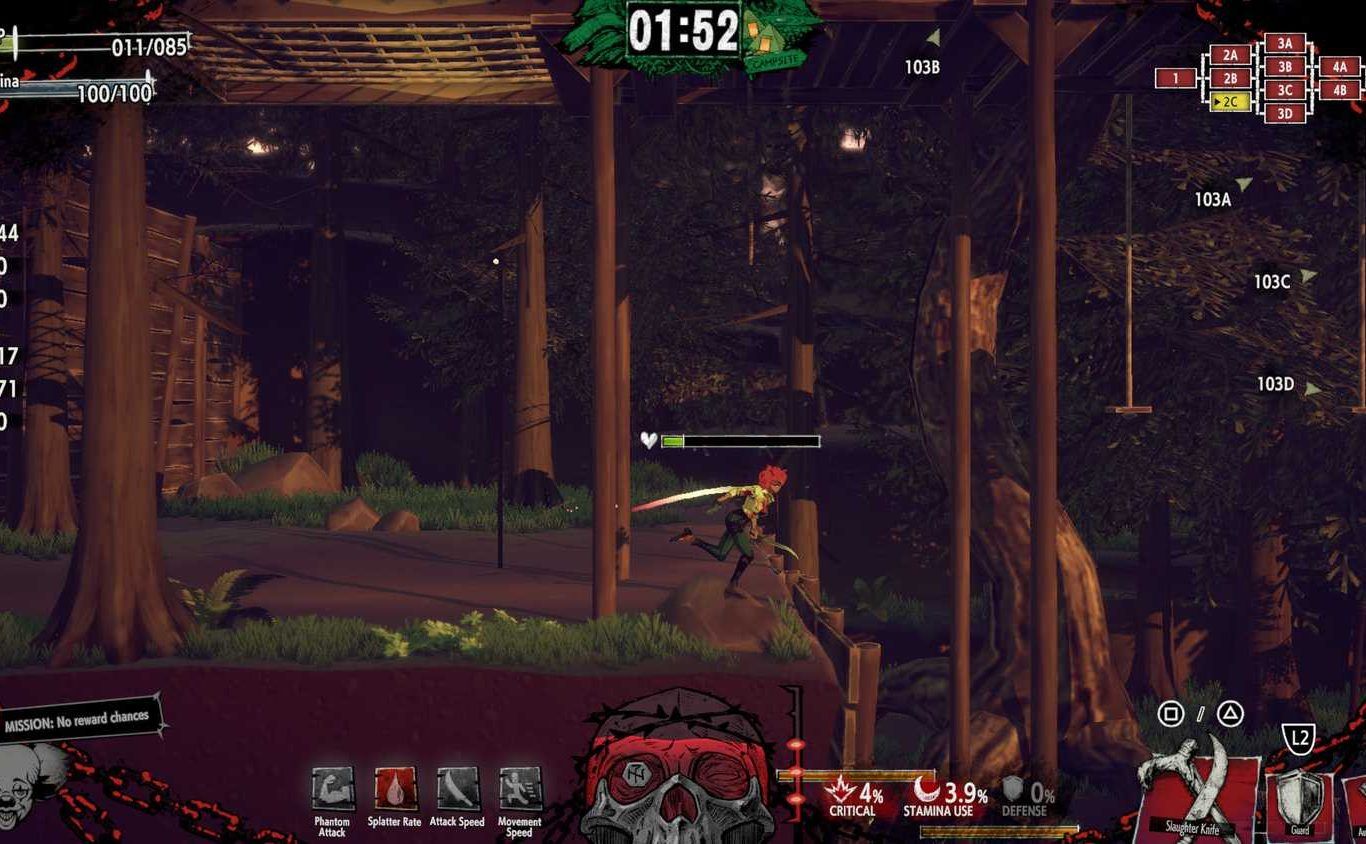1366x844 pixels.
Task: Pick stage 3A on the route map
Action: tap(1285, 43)
